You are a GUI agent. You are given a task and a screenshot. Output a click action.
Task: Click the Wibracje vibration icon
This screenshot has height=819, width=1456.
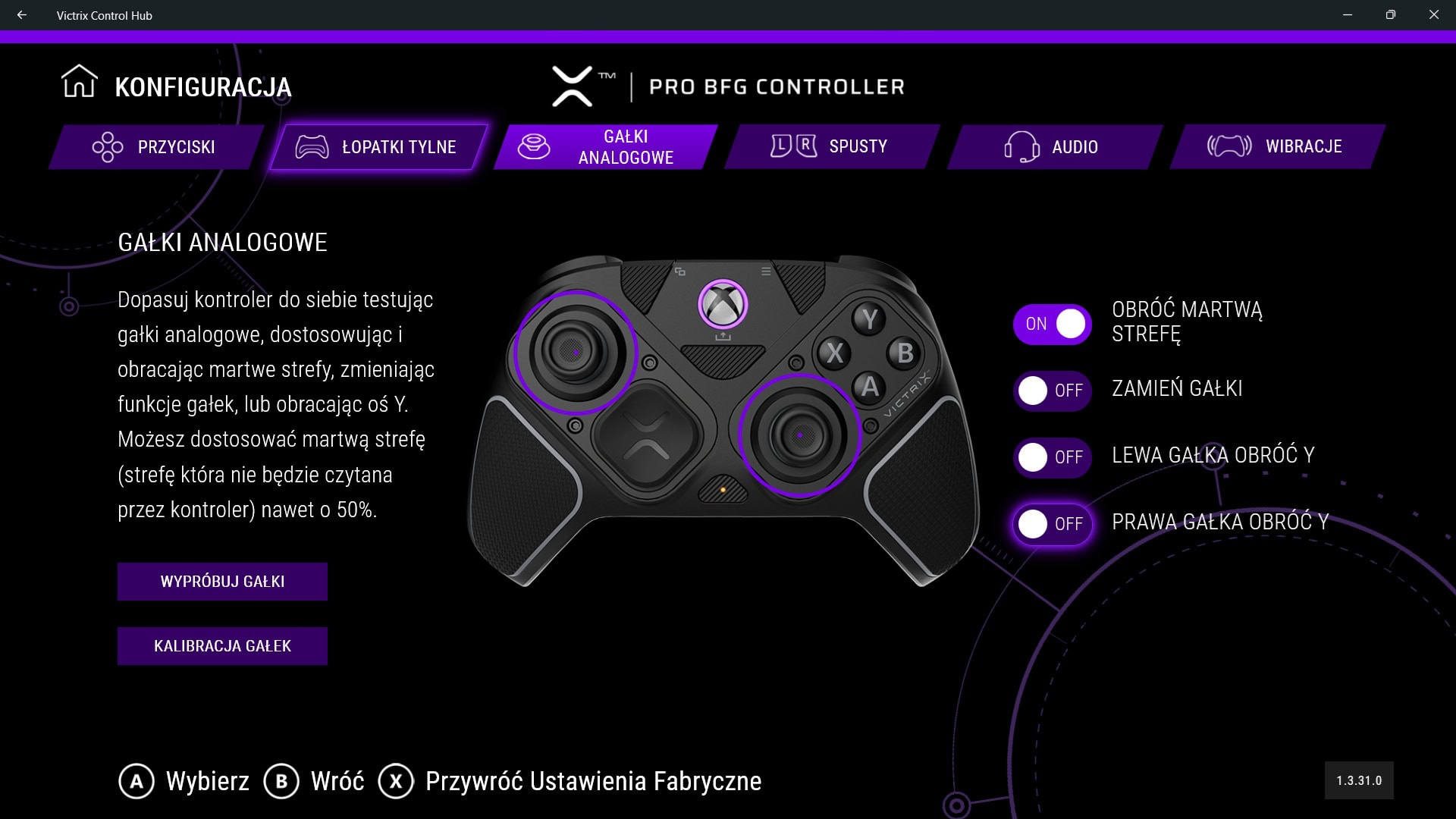click(x=1229, y=146)
